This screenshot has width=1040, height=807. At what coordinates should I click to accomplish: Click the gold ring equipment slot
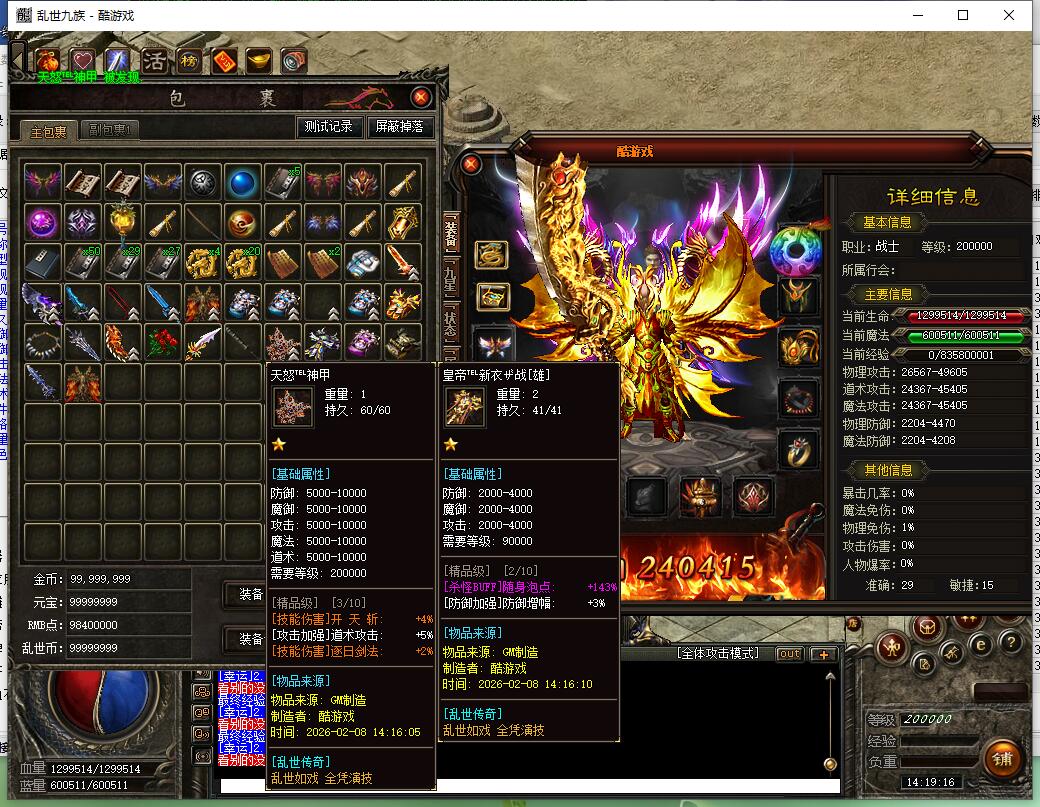[797, 451]
